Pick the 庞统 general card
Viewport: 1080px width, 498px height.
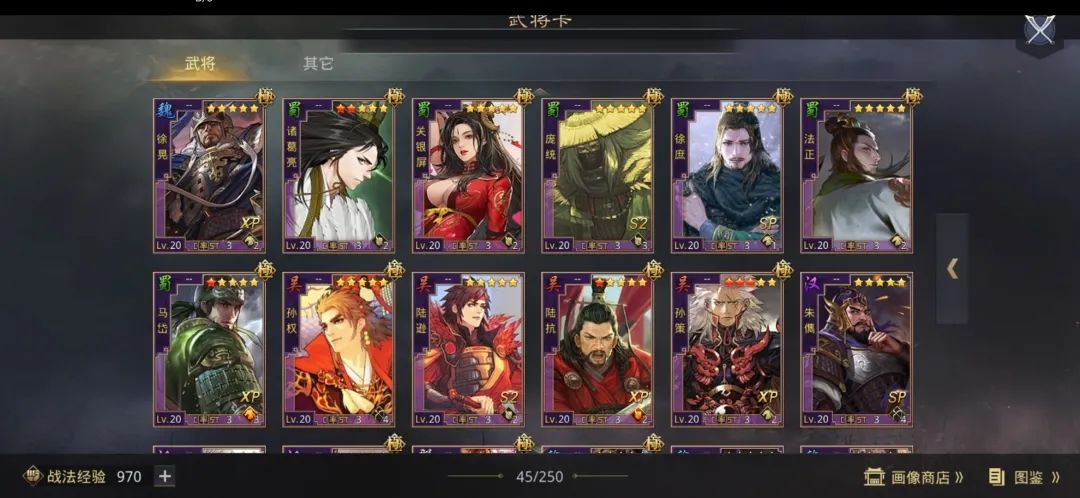point(597,176)
